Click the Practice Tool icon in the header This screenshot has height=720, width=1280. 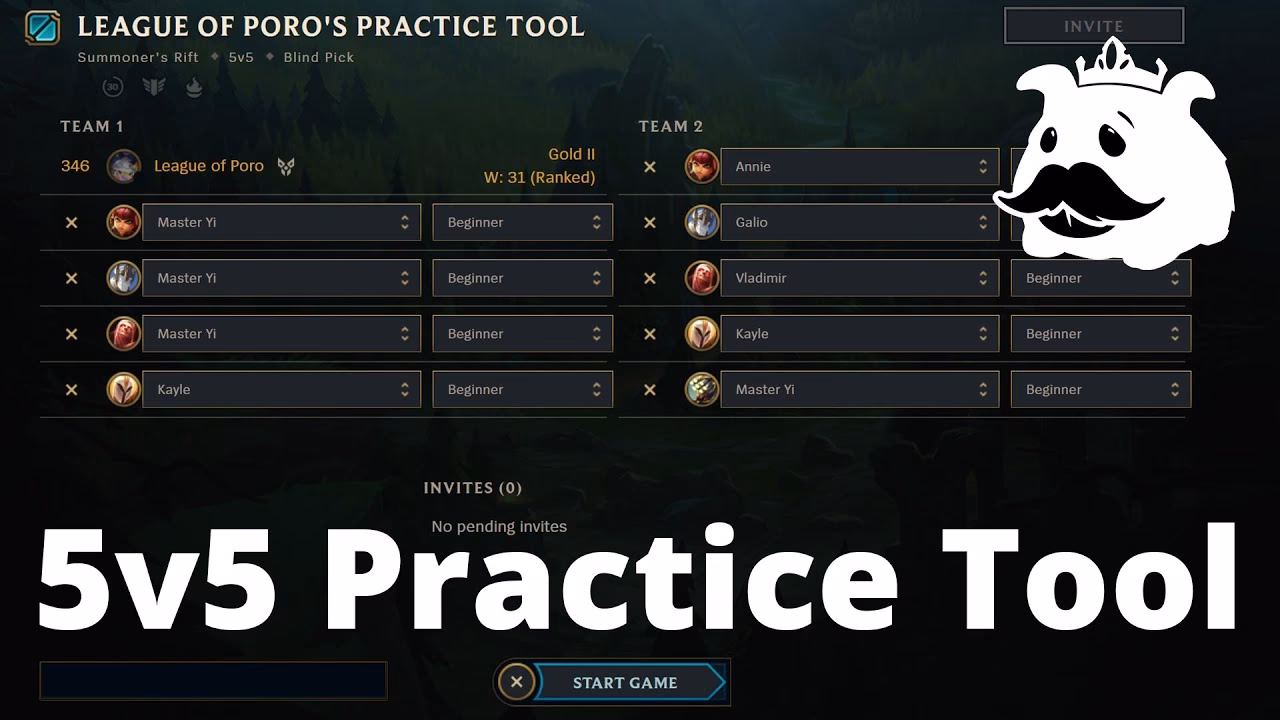40,26
